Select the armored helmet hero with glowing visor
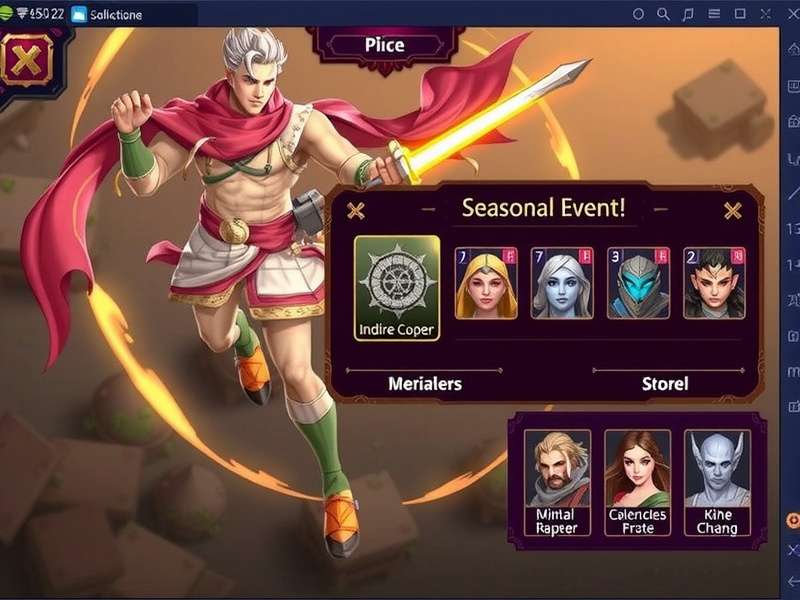 (638, 283)
